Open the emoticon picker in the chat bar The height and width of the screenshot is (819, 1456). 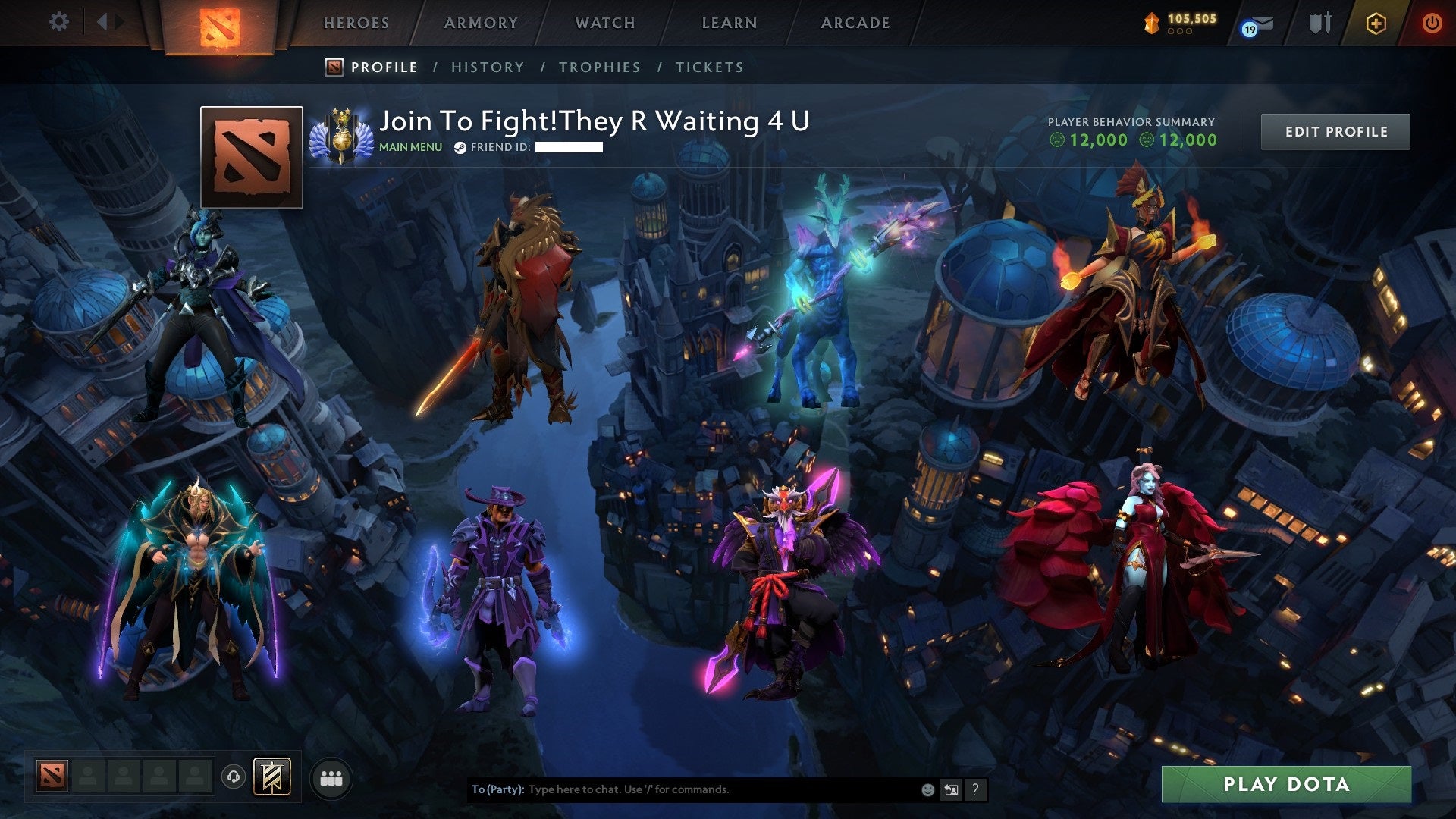click(x=928, y=789)
